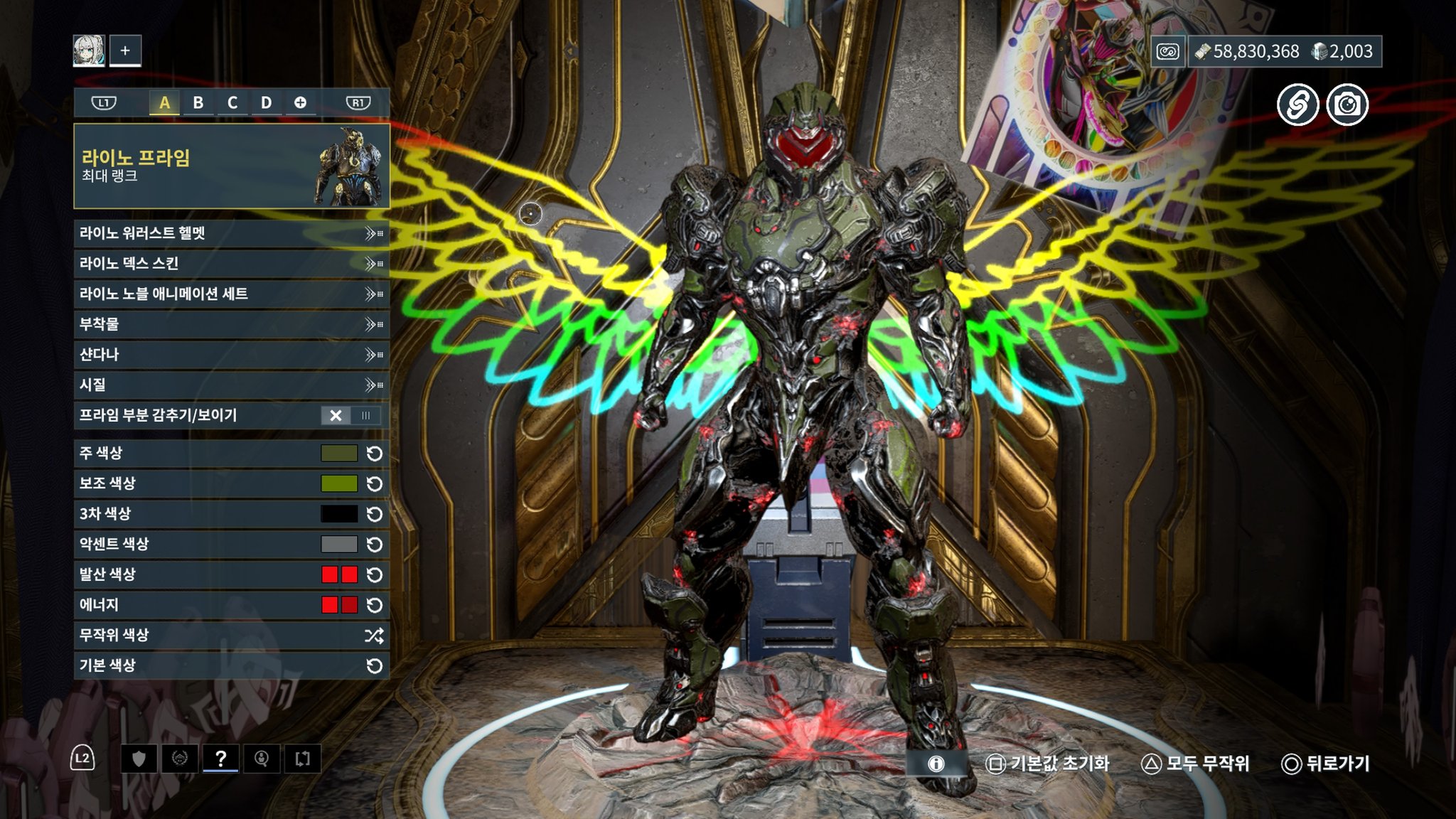Pick the 주 색상 primary color swatch

339,454
